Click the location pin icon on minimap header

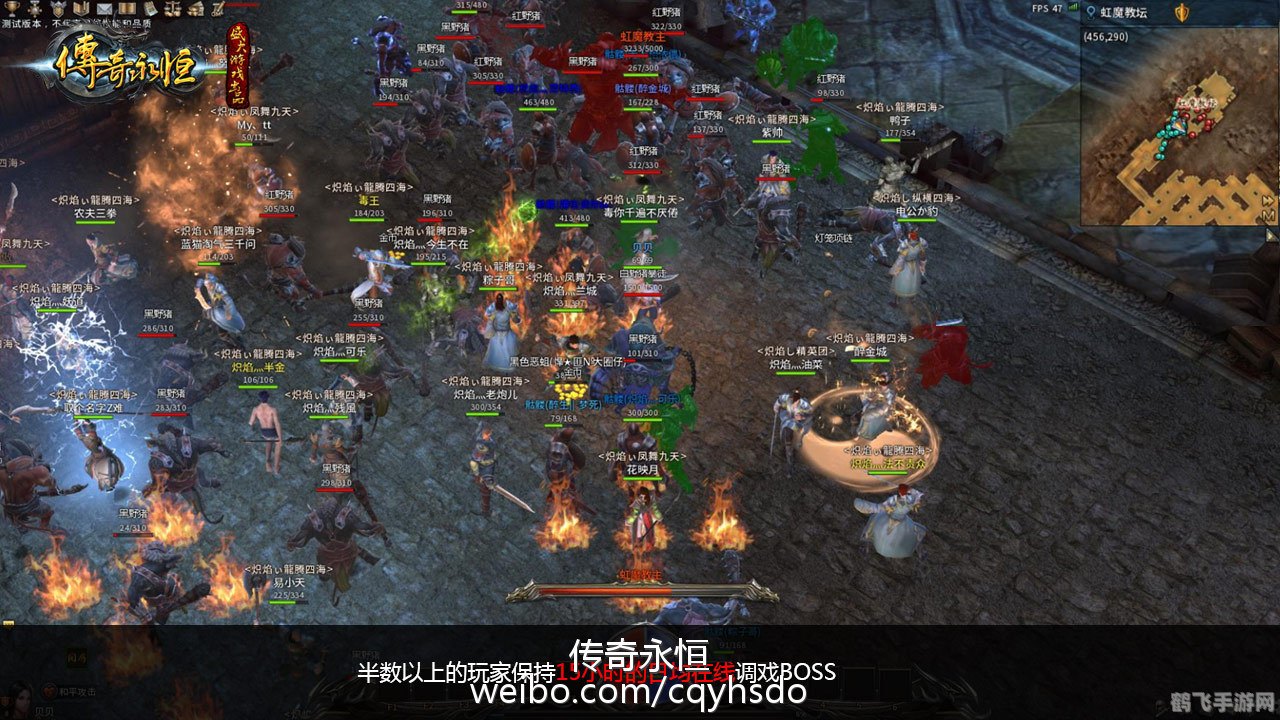tap(1089, 12)
